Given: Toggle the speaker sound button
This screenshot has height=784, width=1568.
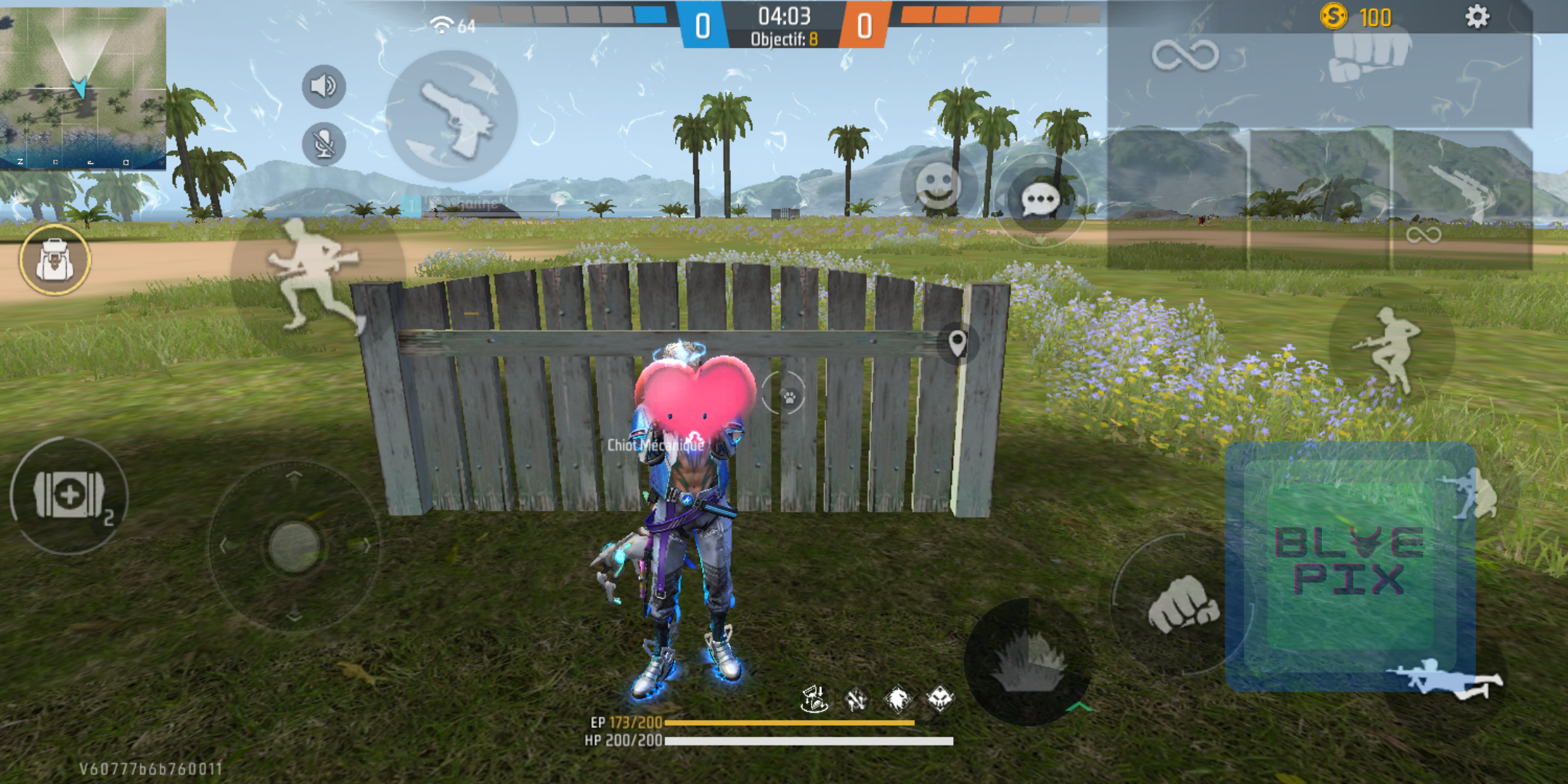Looking at the screenshot, I should point(324,86).
